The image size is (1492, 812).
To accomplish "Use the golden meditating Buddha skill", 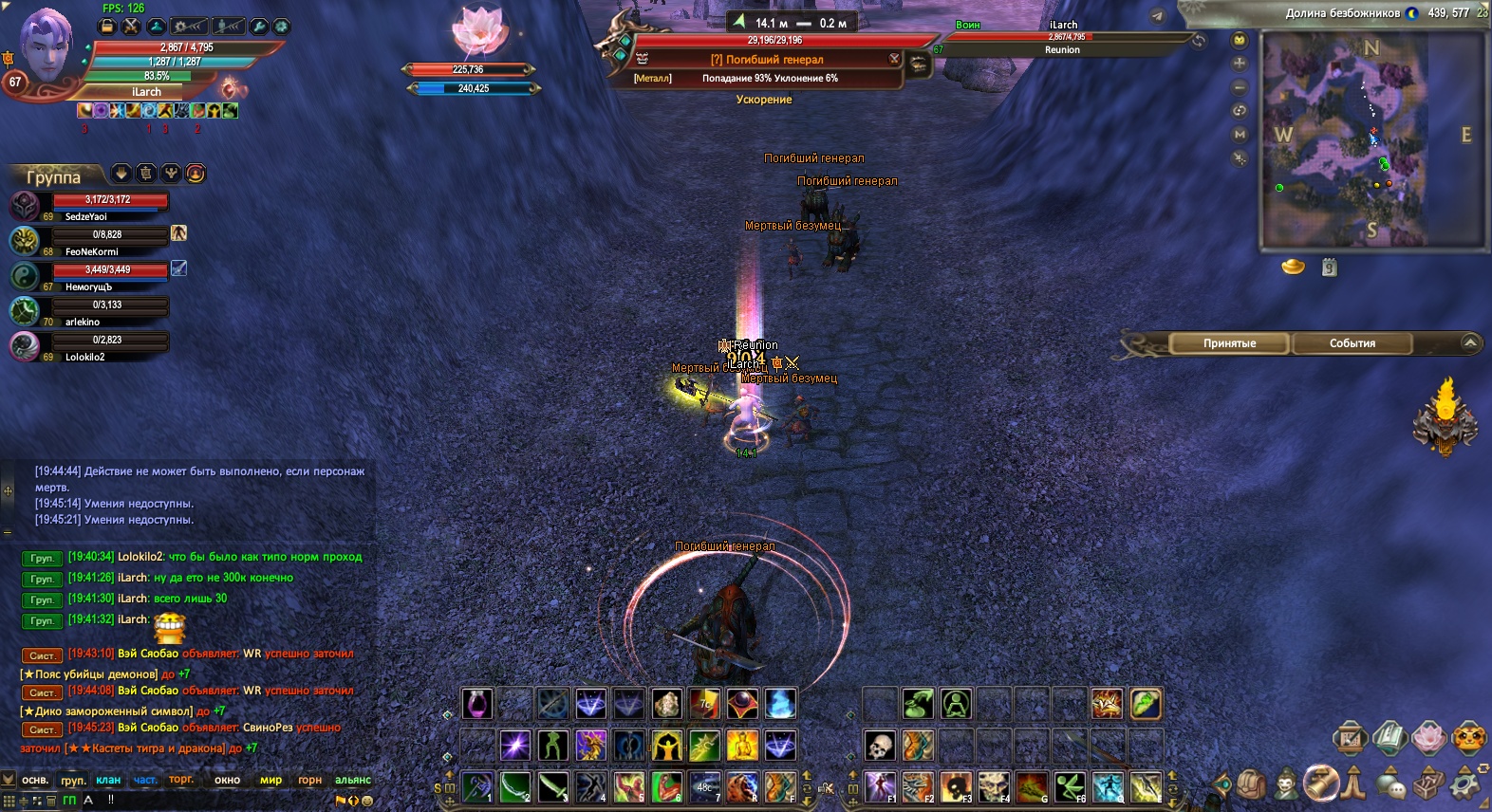I will click(x=742, y=746).
